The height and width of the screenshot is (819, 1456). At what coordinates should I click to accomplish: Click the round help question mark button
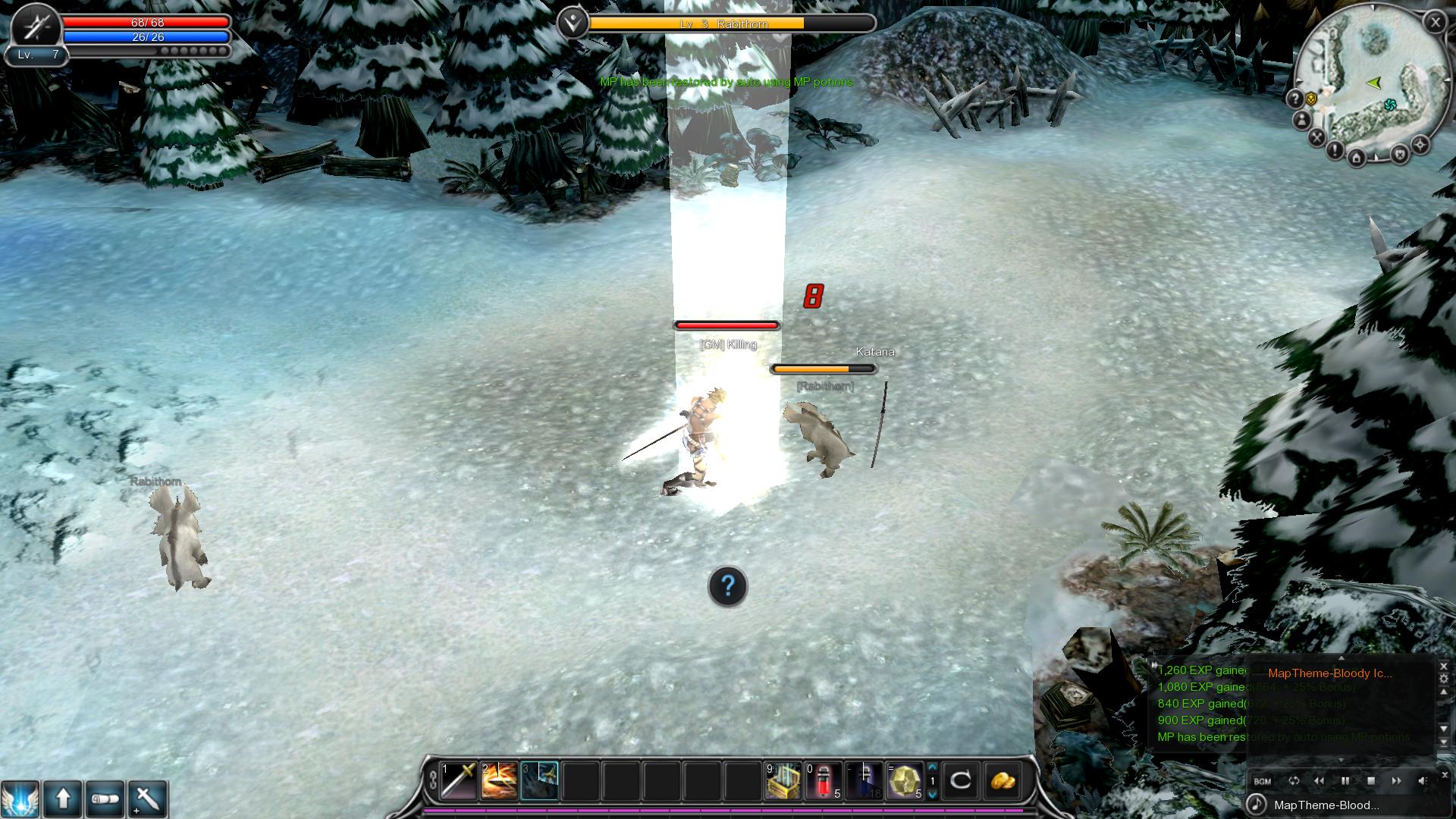[x=727, y=586]
